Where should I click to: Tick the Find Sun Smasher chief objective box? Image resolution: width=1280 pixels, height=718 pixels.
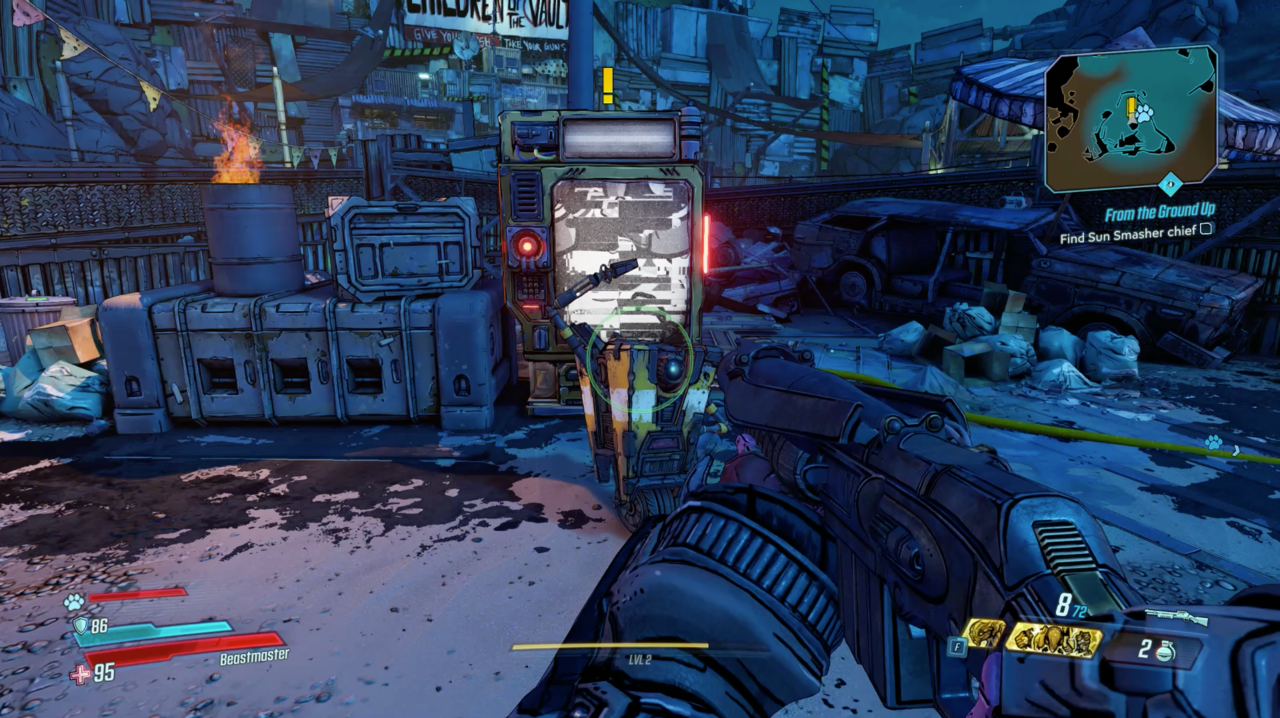(1206, 229)
